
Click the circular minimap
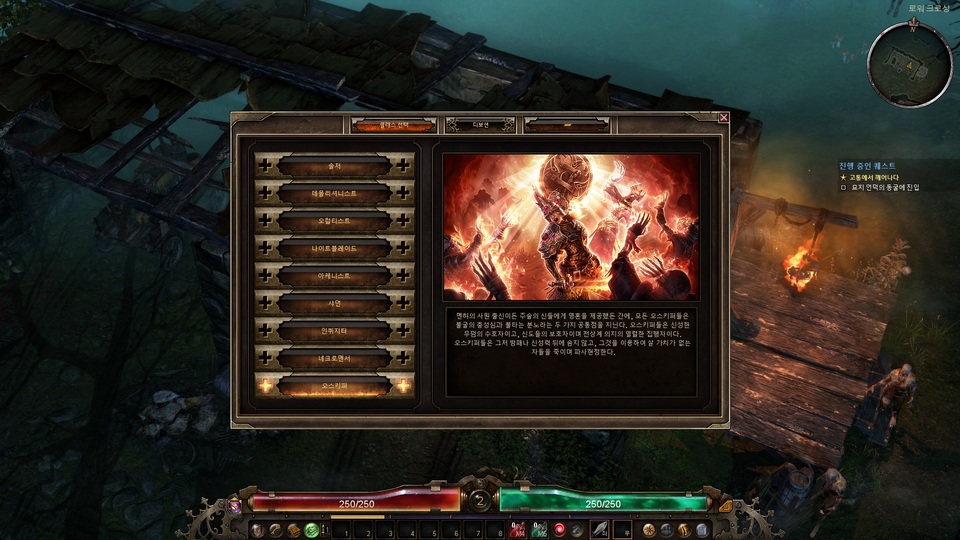click(909, 65)
